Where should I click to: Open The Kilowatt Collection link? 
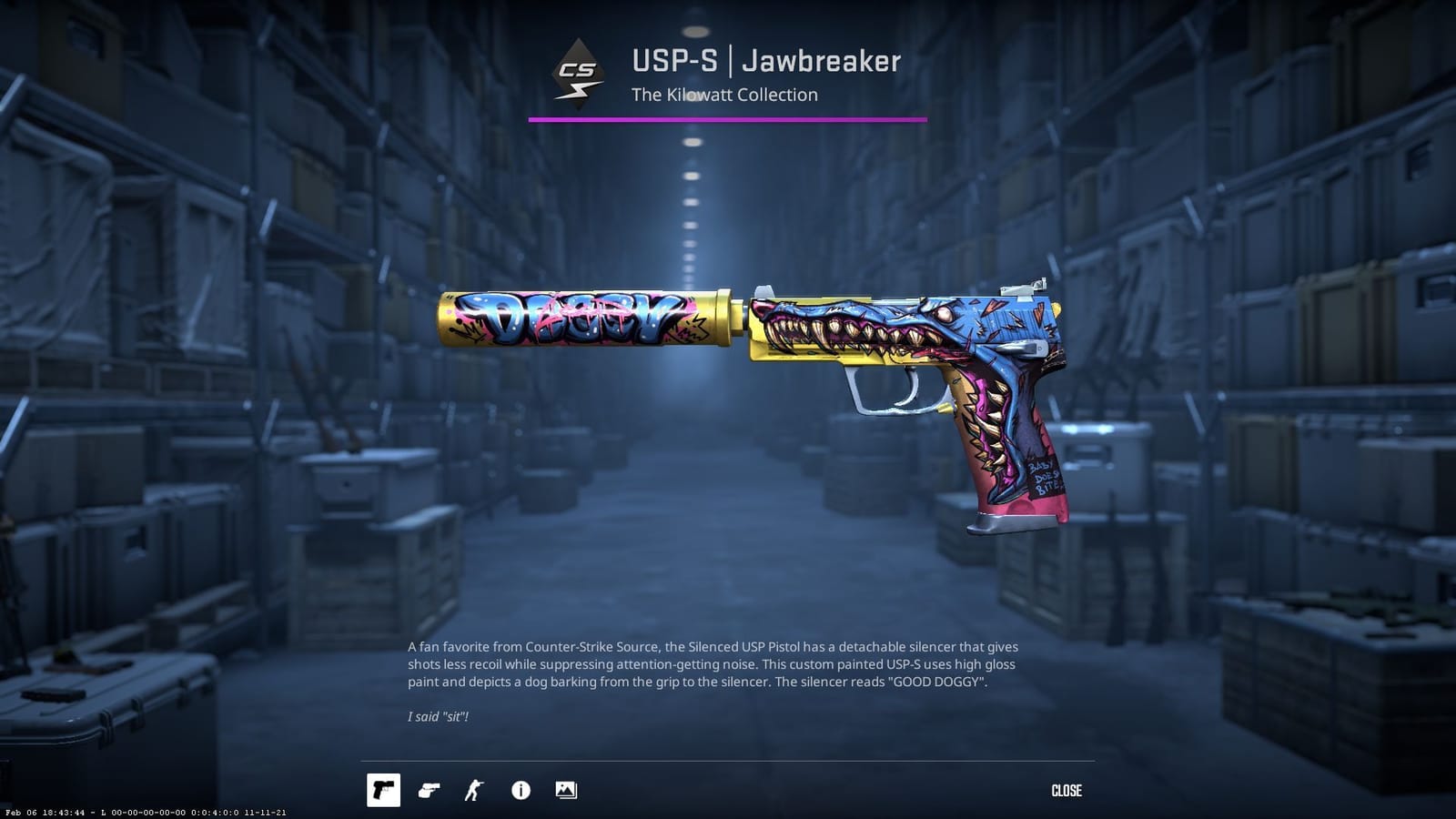tap(724, 95)
